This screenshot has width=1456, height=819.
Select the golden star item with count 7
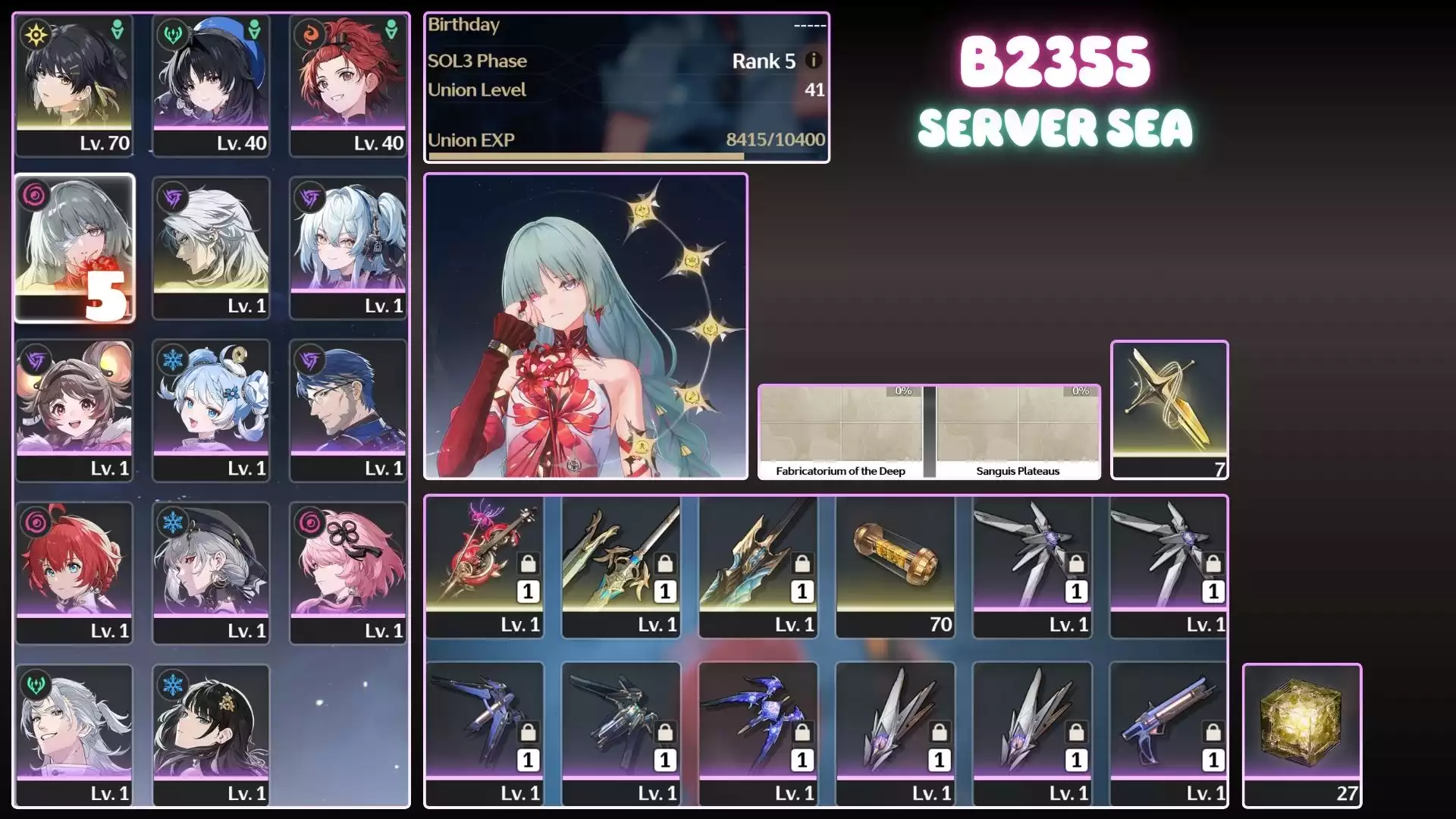tap(1169, 409)
